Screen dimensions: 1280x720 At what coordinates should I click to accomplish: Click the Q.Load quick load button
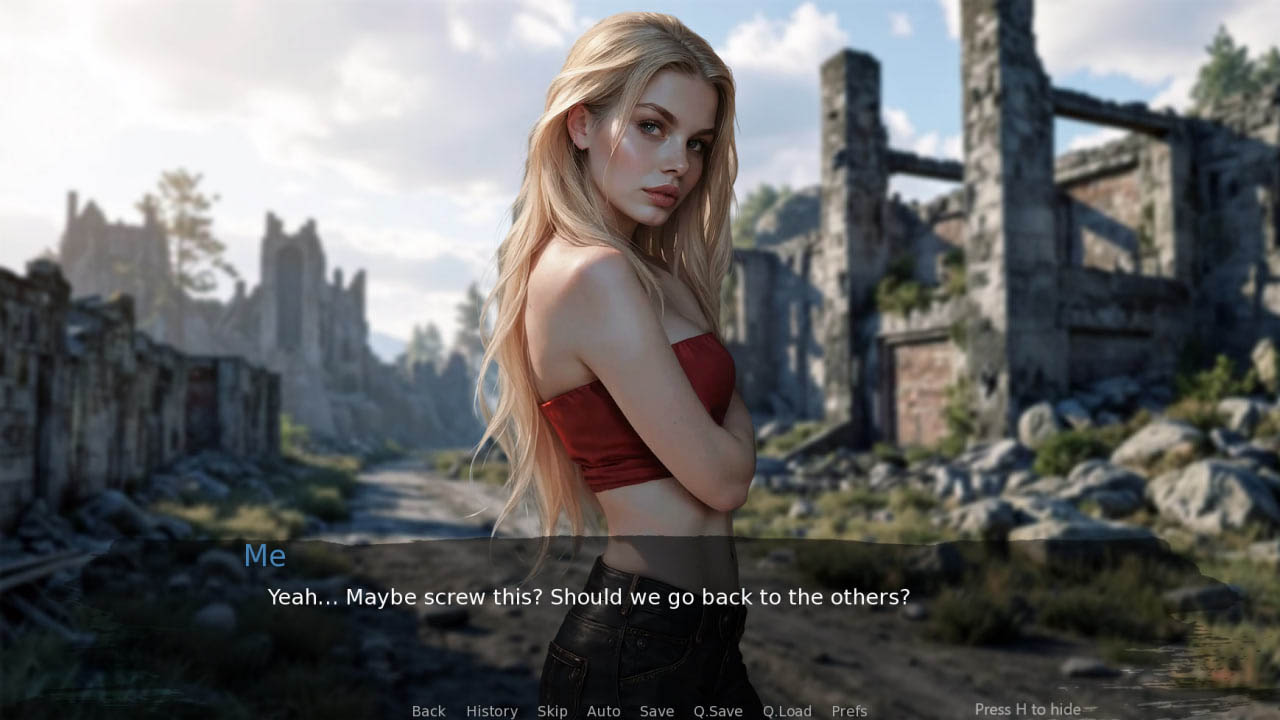(787, 711)
